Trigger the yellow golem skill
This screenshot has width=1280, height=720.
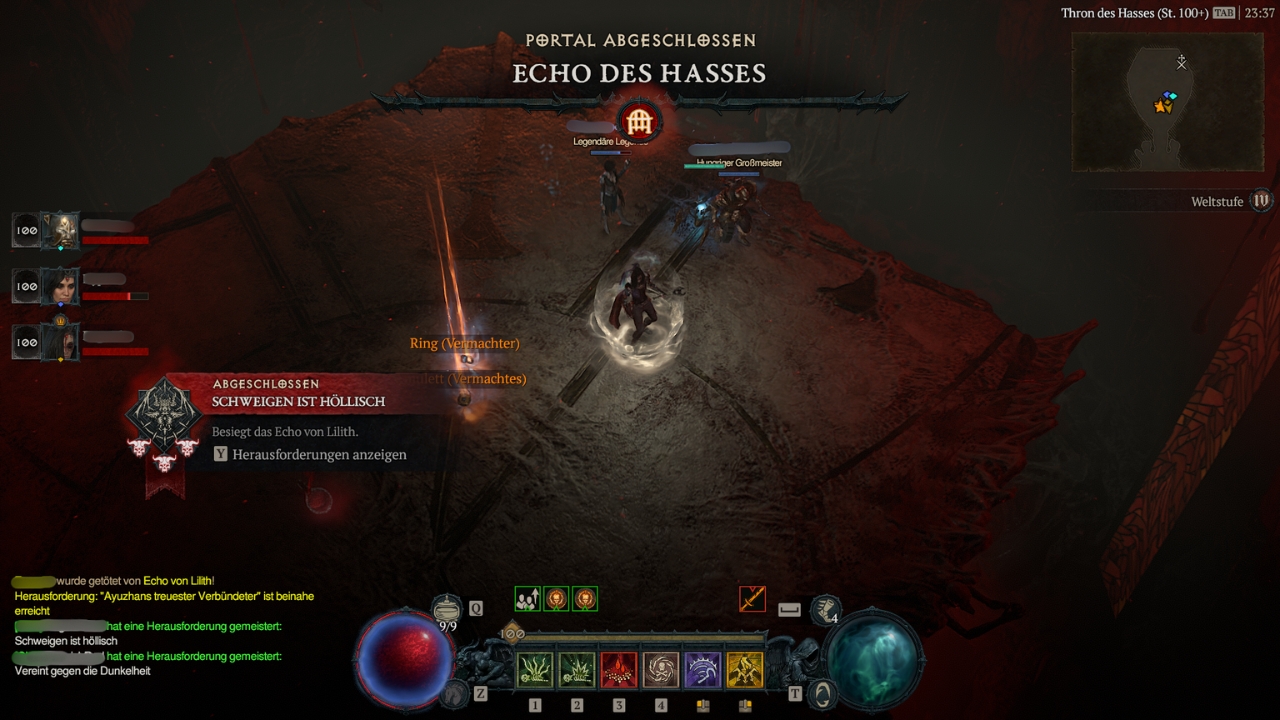click(x=745, y=670)
